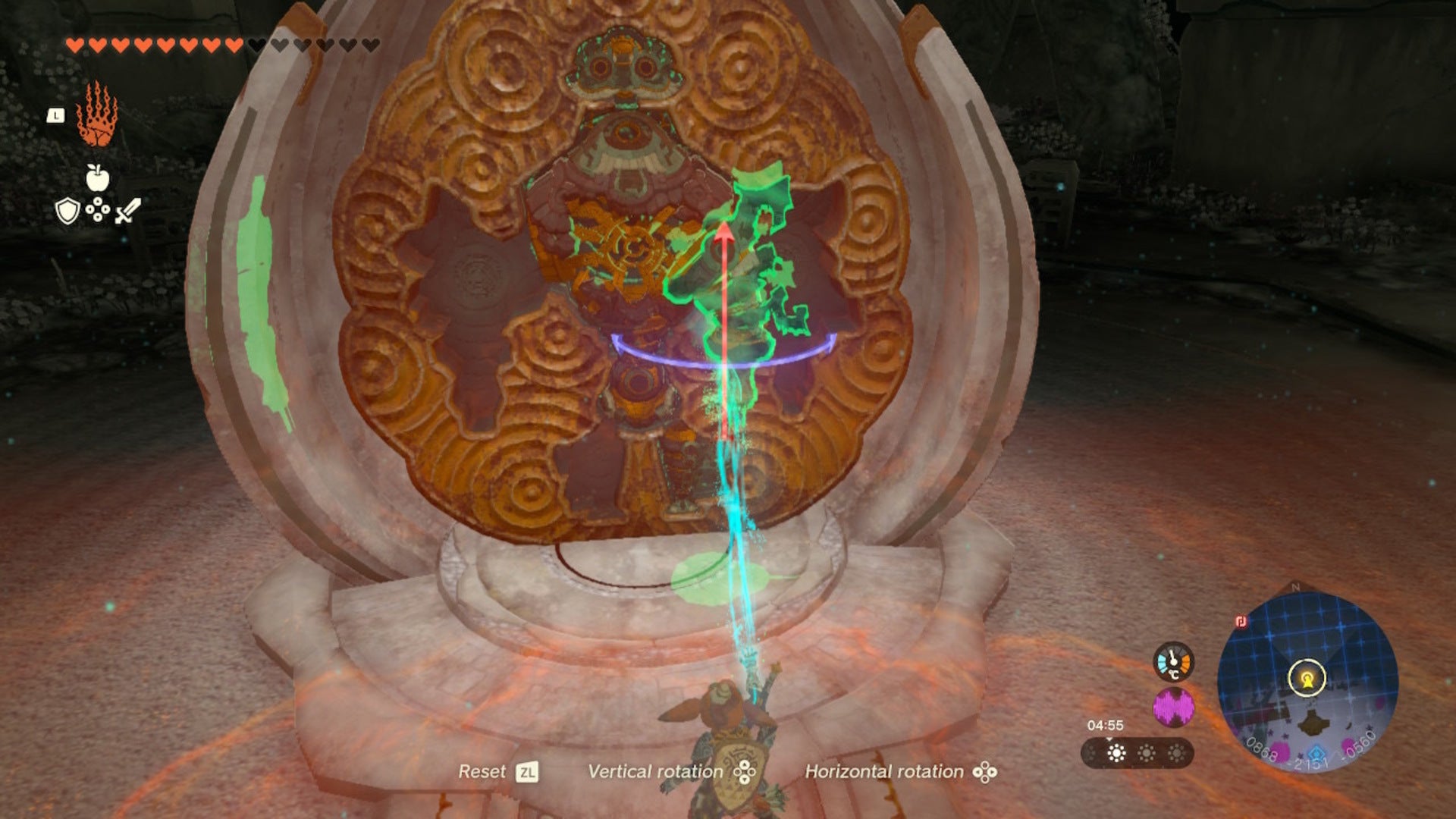Viewport: 1456px width, 819px height.
Task: Click the L button prompt icon
Action: pyautogui.click(x=55, y=116)
